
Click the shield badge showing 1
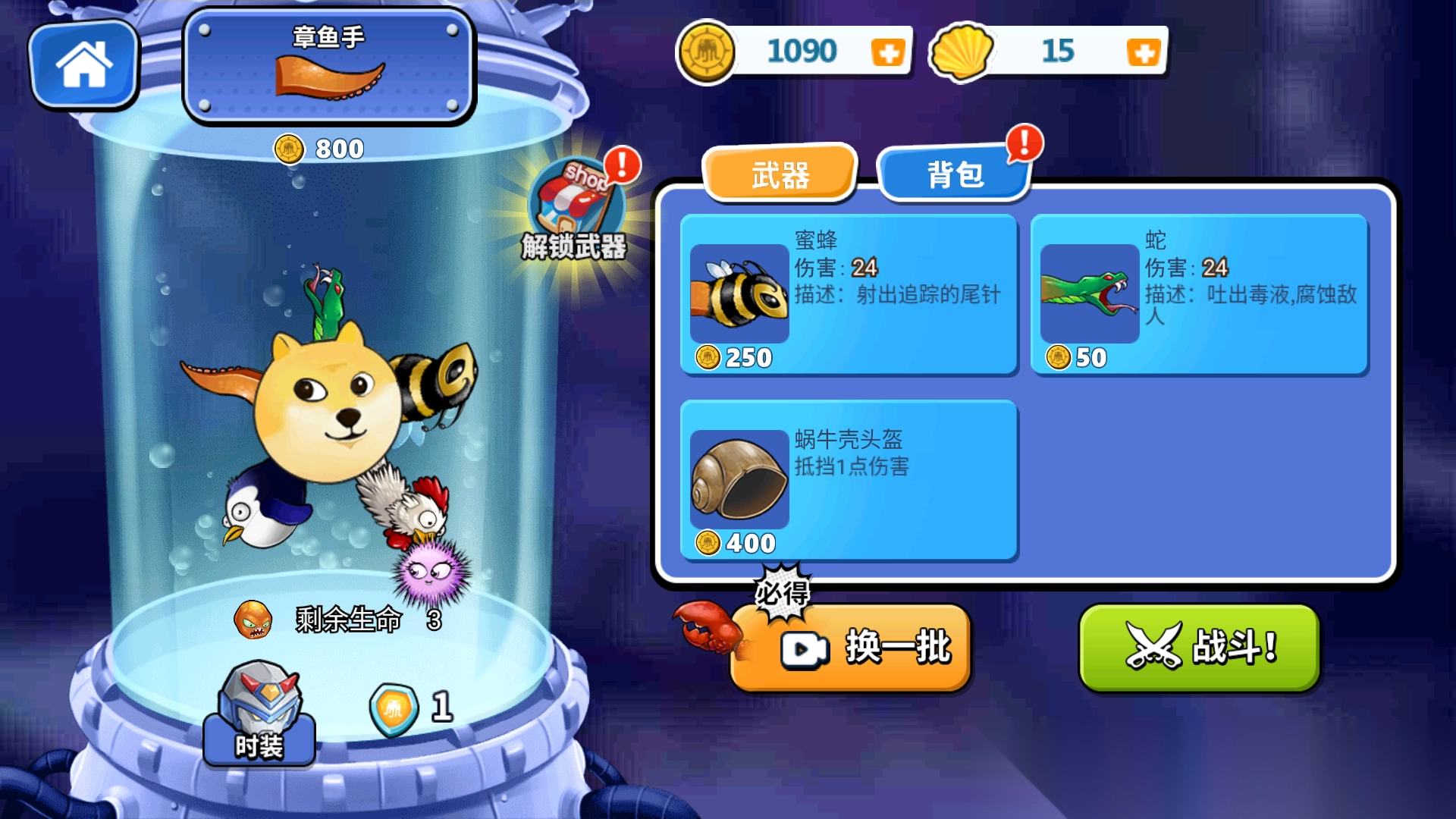coord(394,707)
